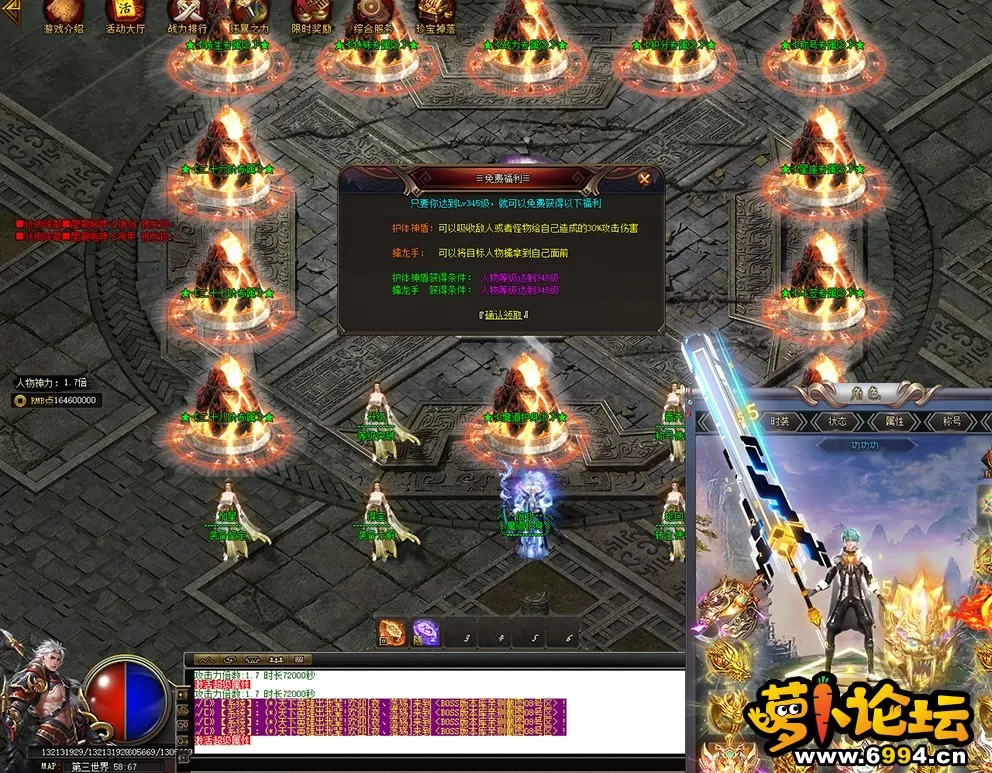Switch to the 时装 costume tab

779,422
